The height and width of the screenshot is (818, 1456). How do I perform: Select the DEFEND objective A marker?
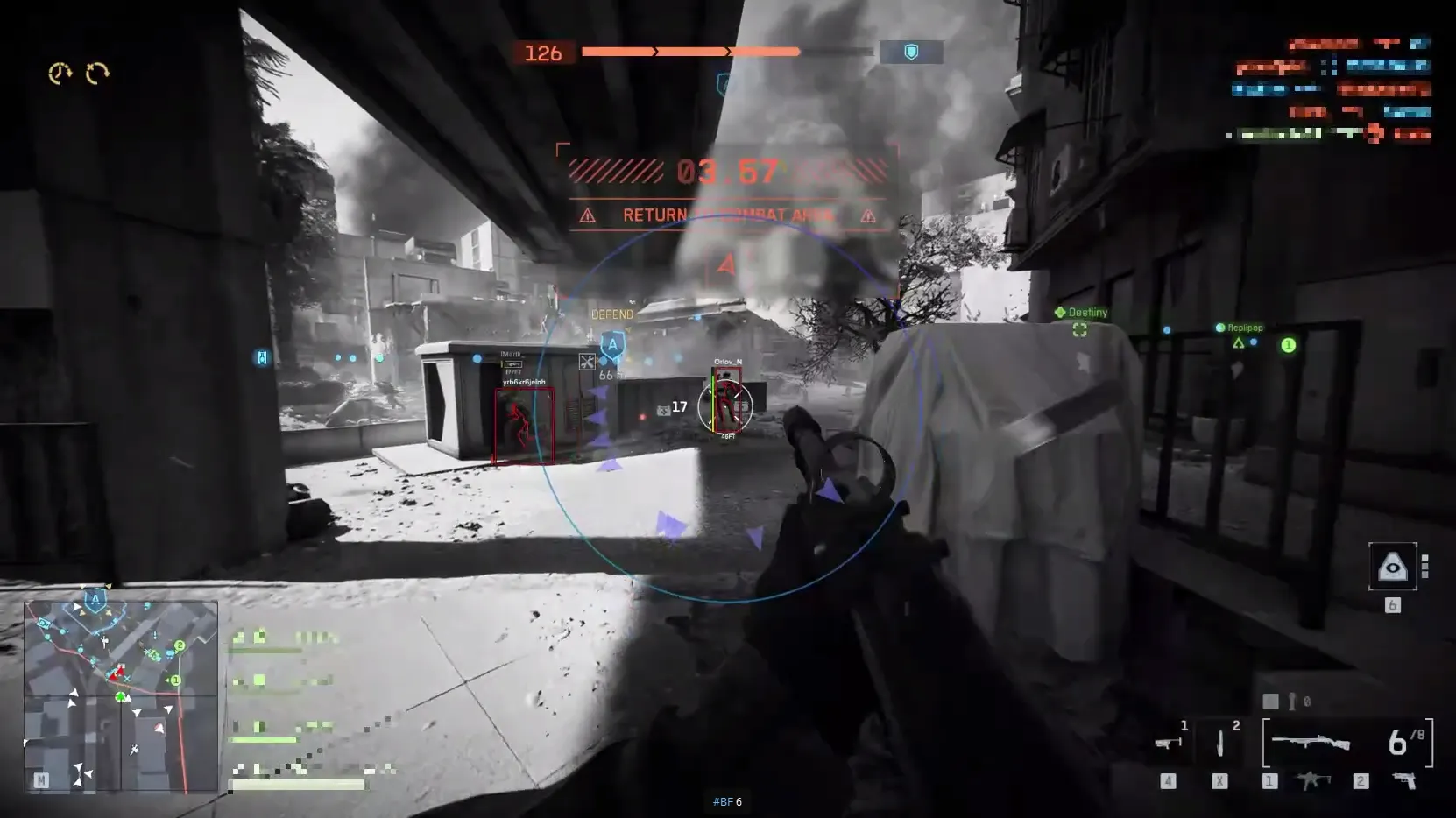pyautogui.click(x=612, y=343)
